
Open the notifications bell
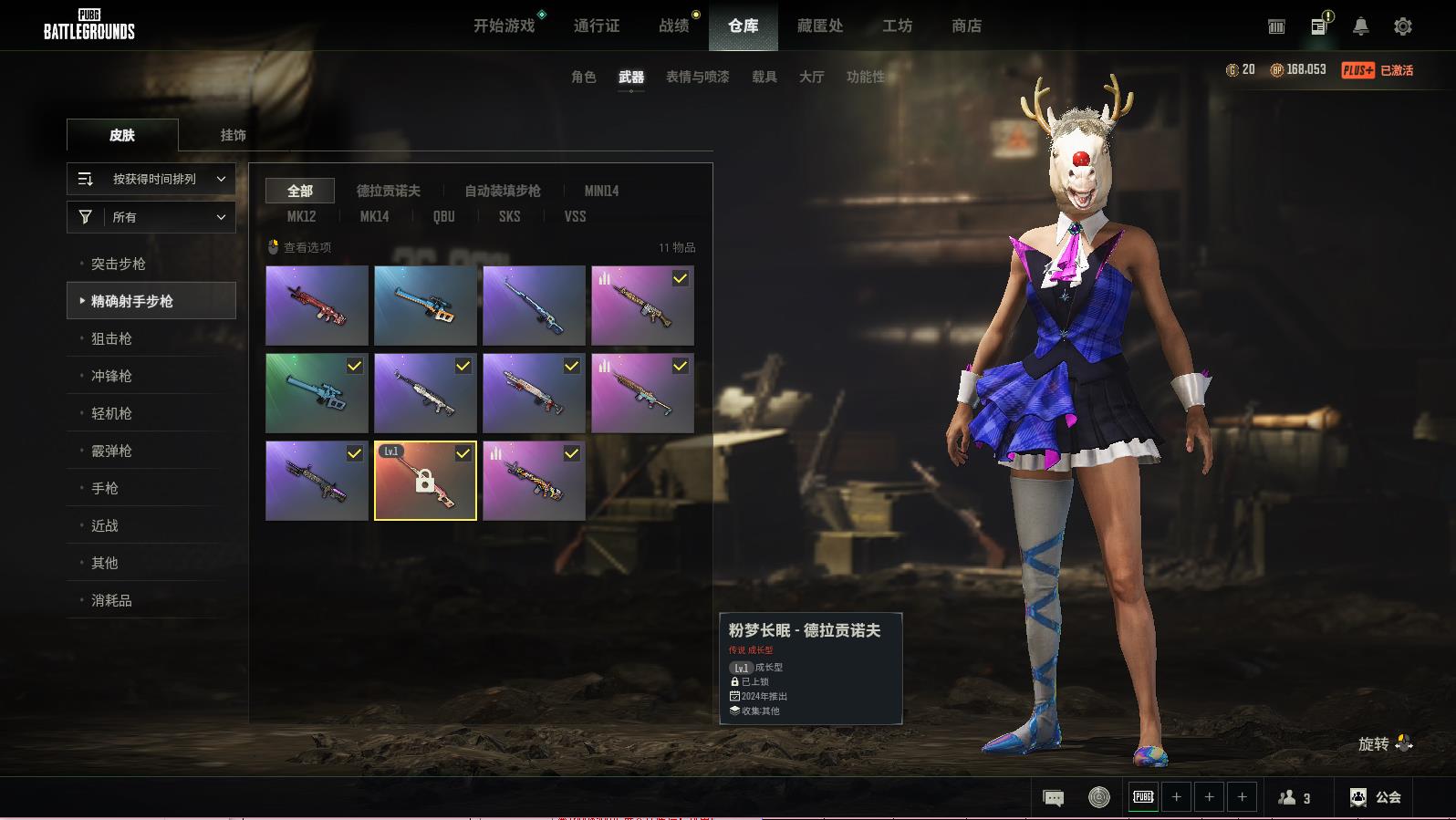coord(1360,26)
